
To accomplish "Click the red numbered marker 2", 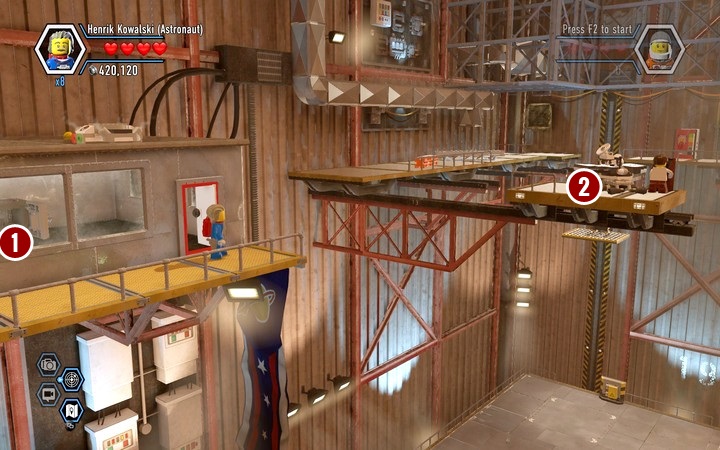I will coord(584,186).
